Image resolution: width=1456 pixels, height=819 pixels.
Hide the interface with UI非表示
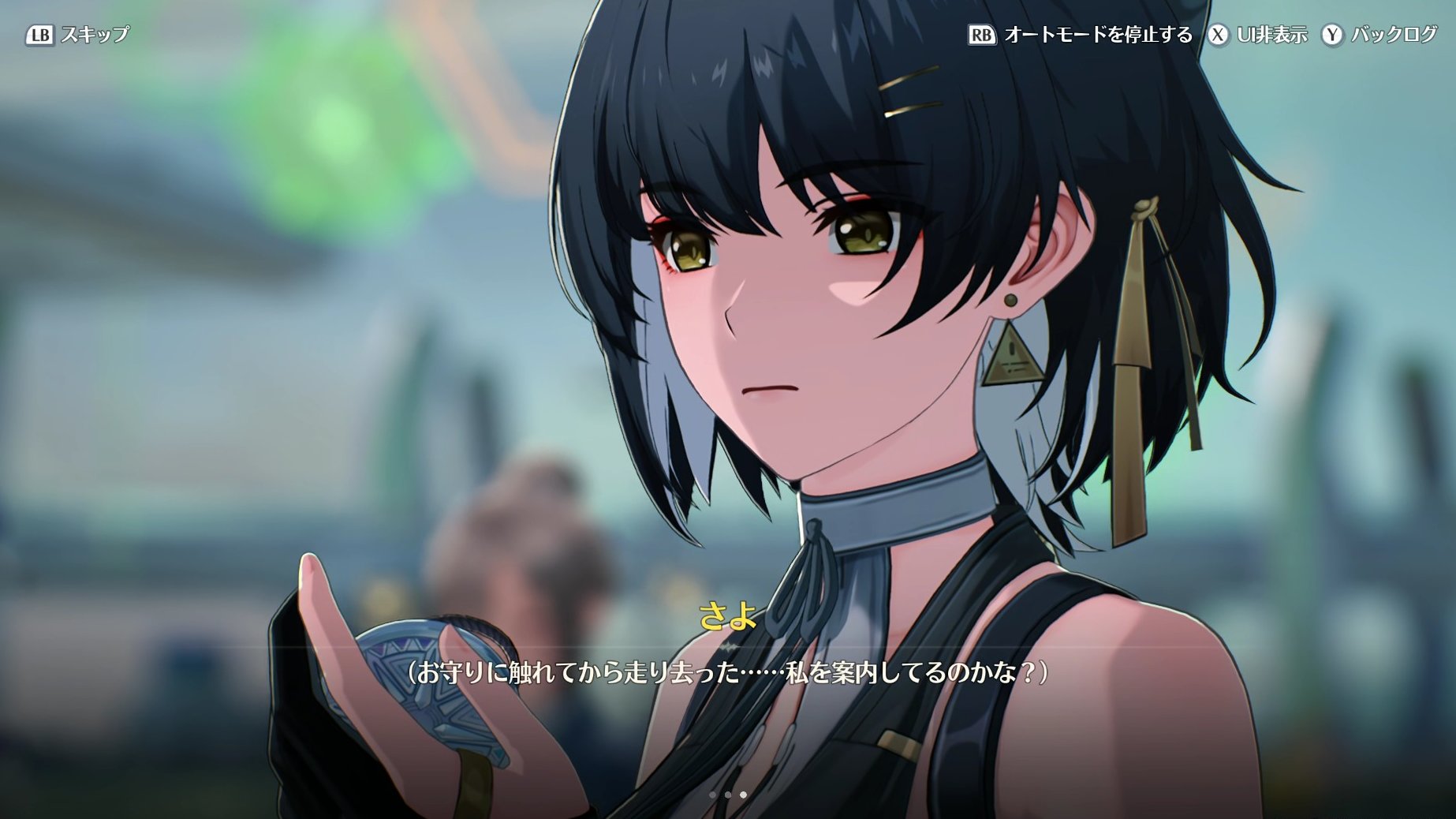coord(1259,35)
